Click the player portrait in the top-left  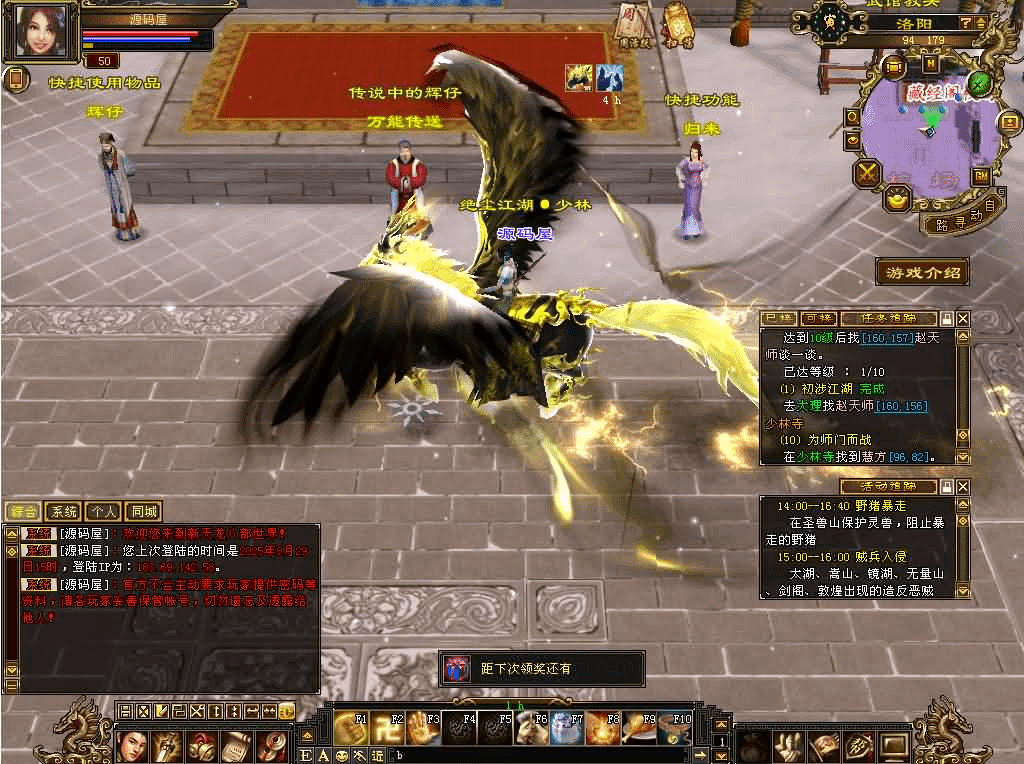click(41, 32)
